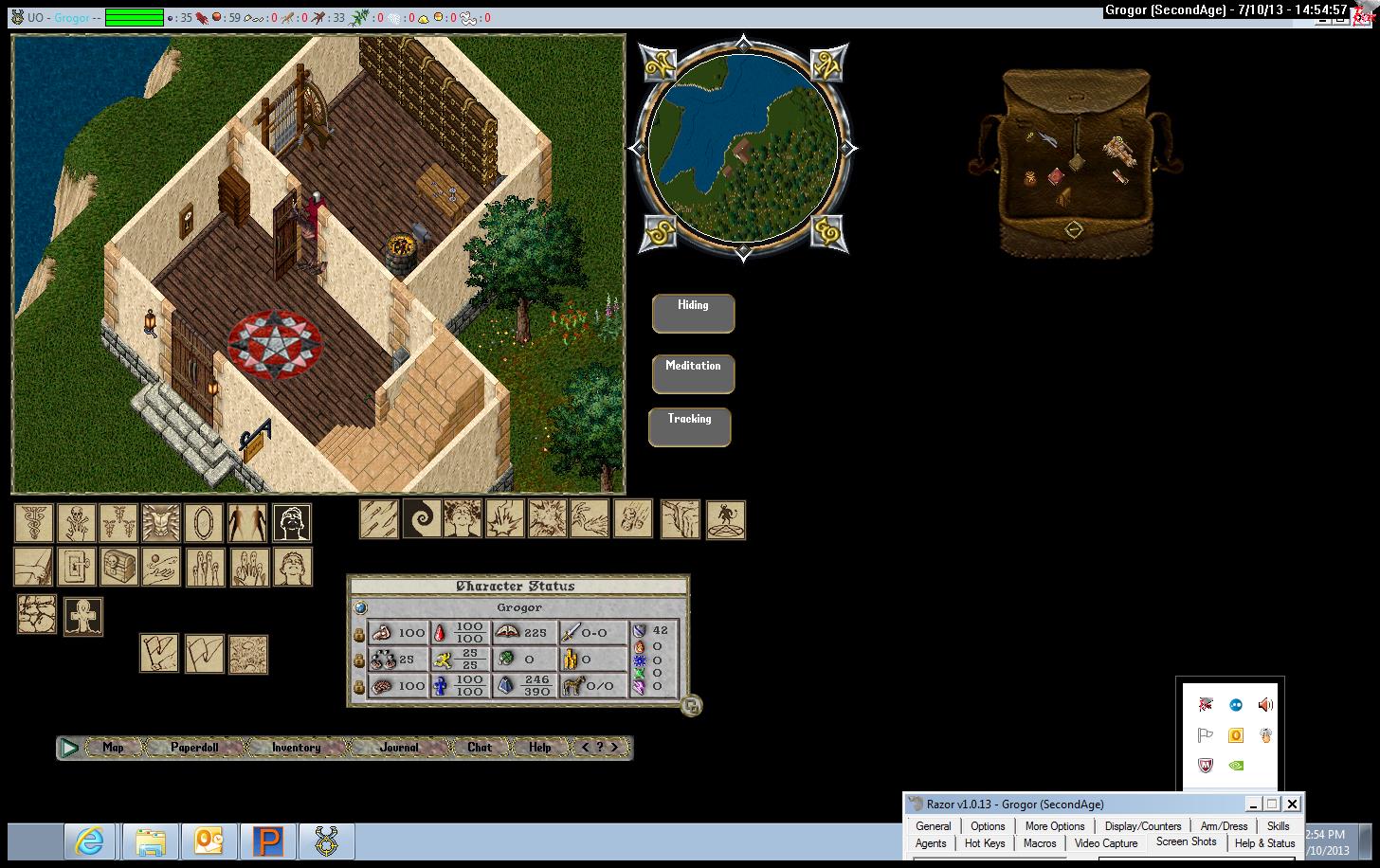
Task: Open Razor's Skills tab
Action: pos(1278,826)
